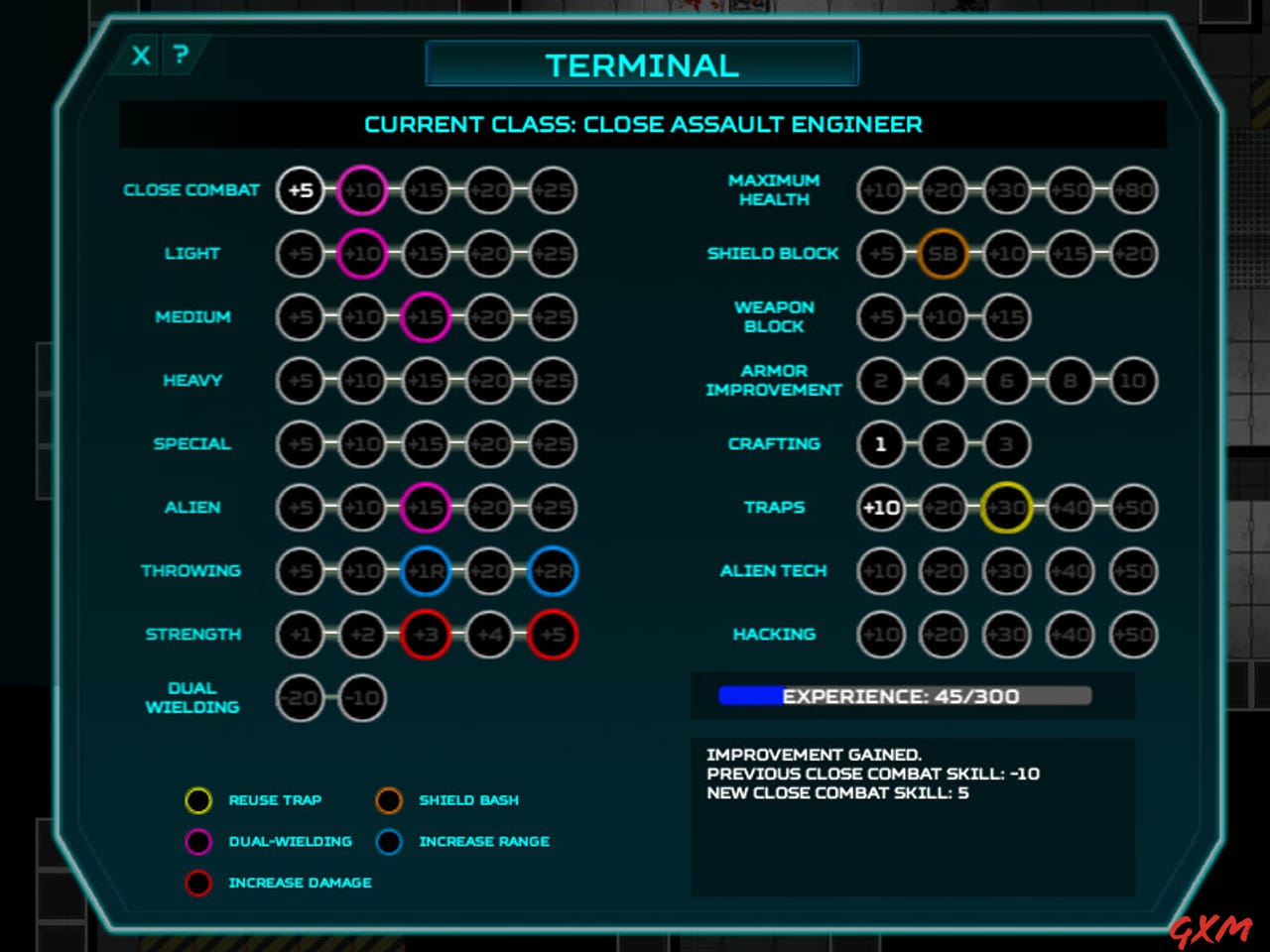Click the Current Class banner
The image size is (1270, 952).
[x=643, y=124]
